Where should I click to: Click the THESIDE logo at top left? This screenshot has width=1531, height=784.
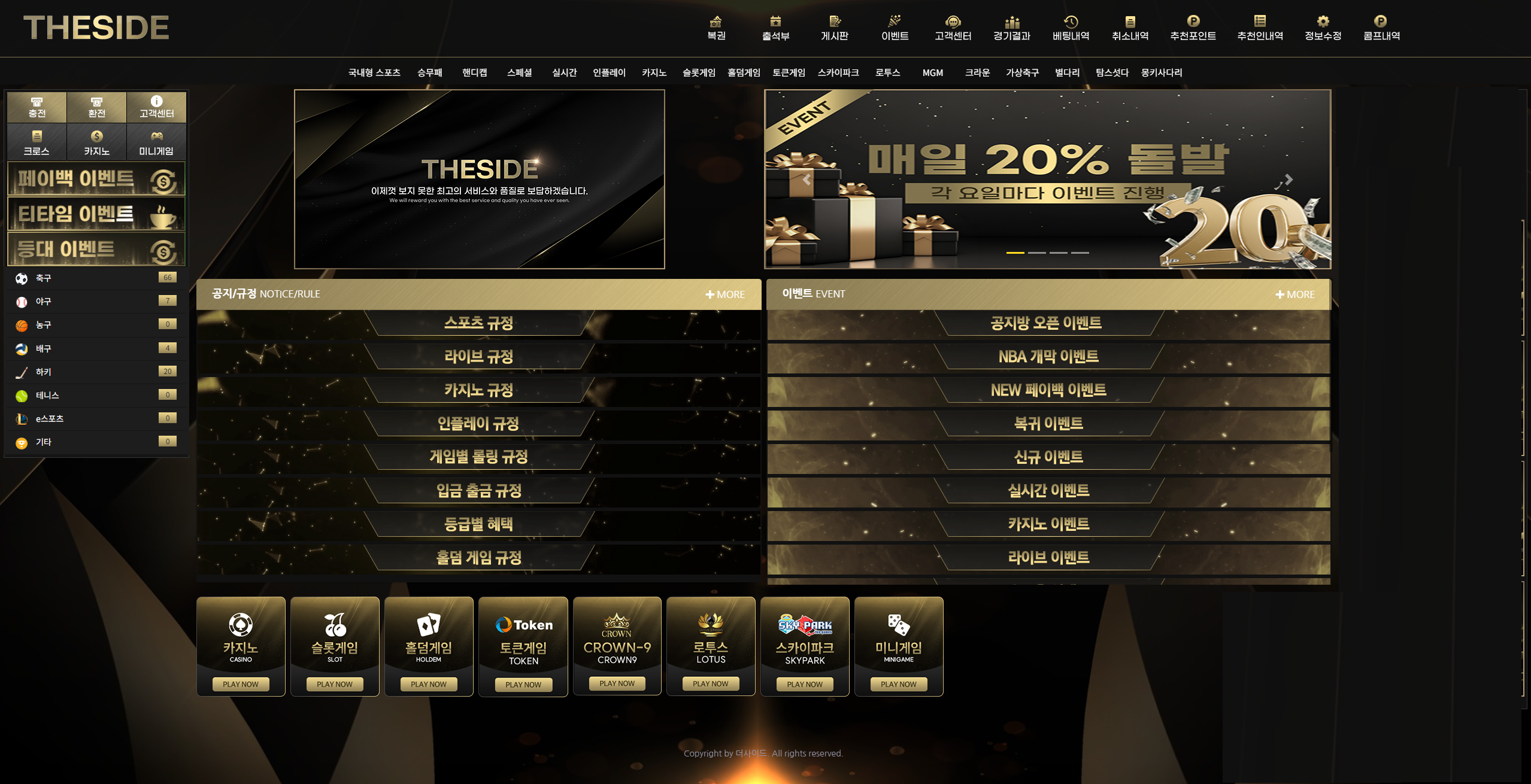[96, 28]
